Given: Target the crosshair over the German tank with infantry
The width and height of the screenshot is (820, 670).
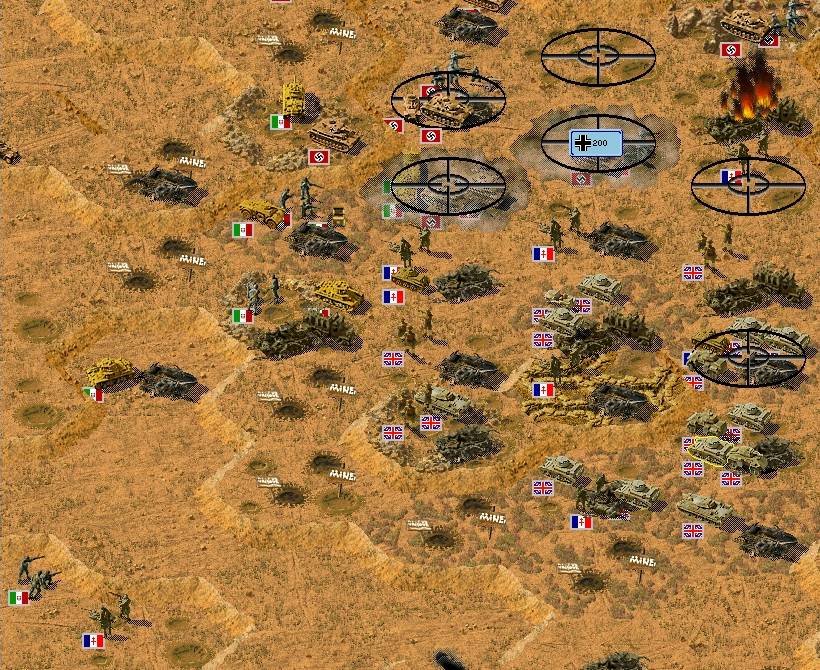Looking at the screenshot, I should [448, 99].
